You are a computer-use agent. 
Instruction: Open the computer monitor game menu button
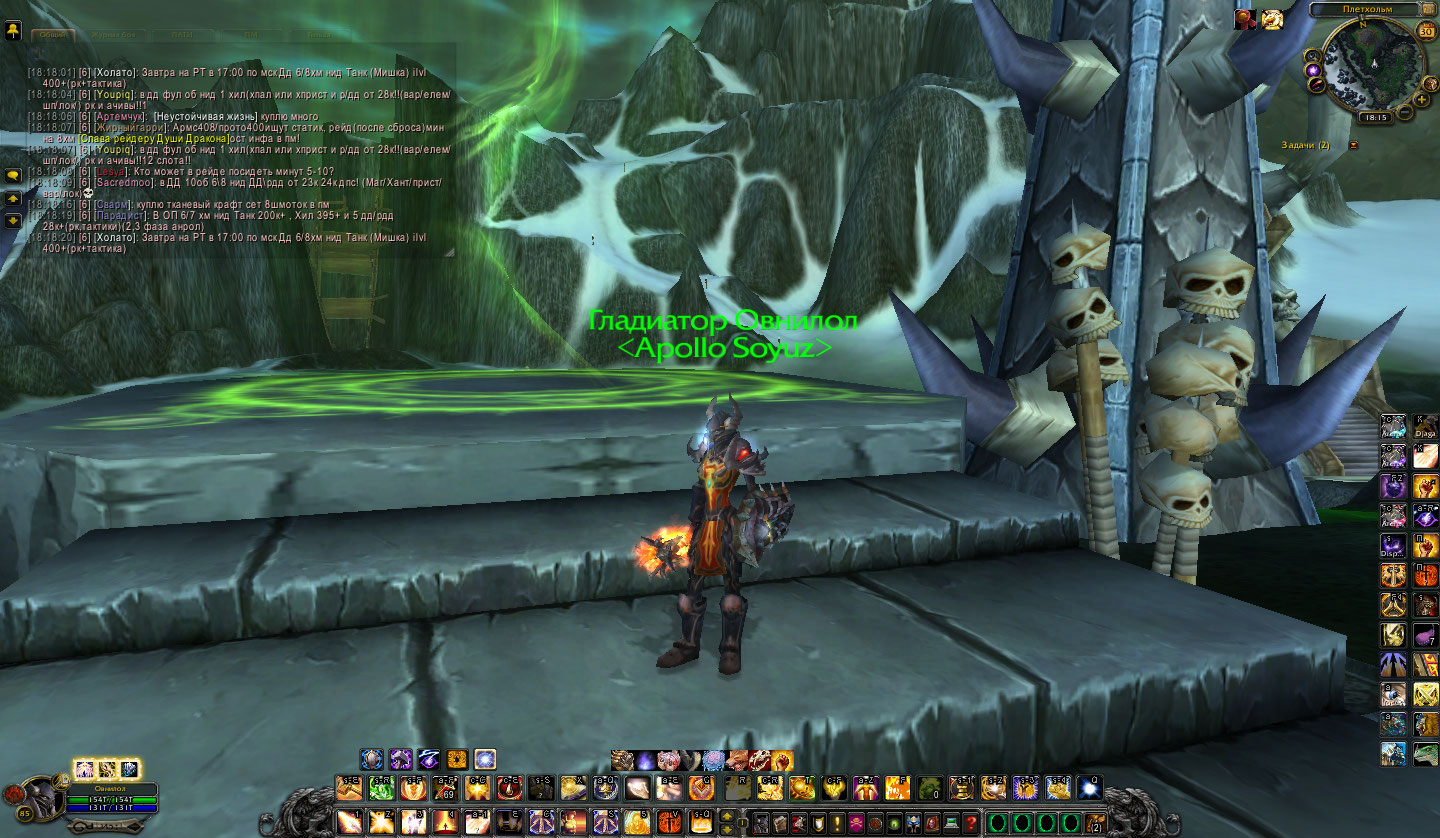[x=952, y=822]
